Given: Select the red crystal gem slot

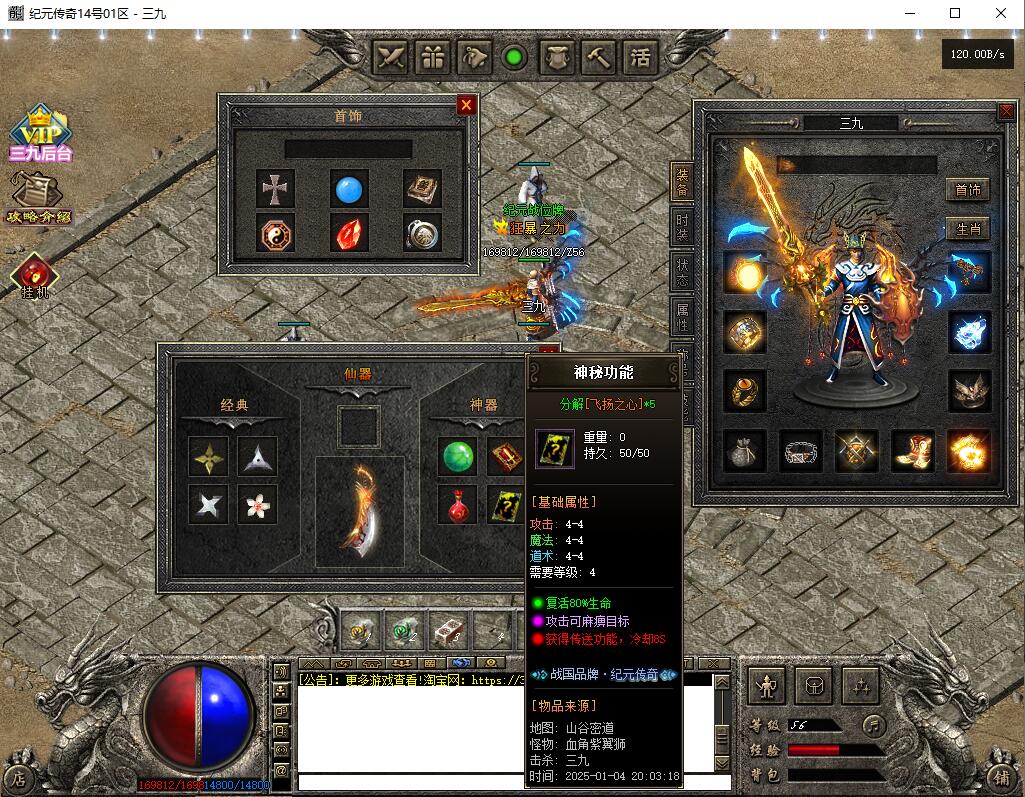Looking at the screenshot, I should pos(349,233).
